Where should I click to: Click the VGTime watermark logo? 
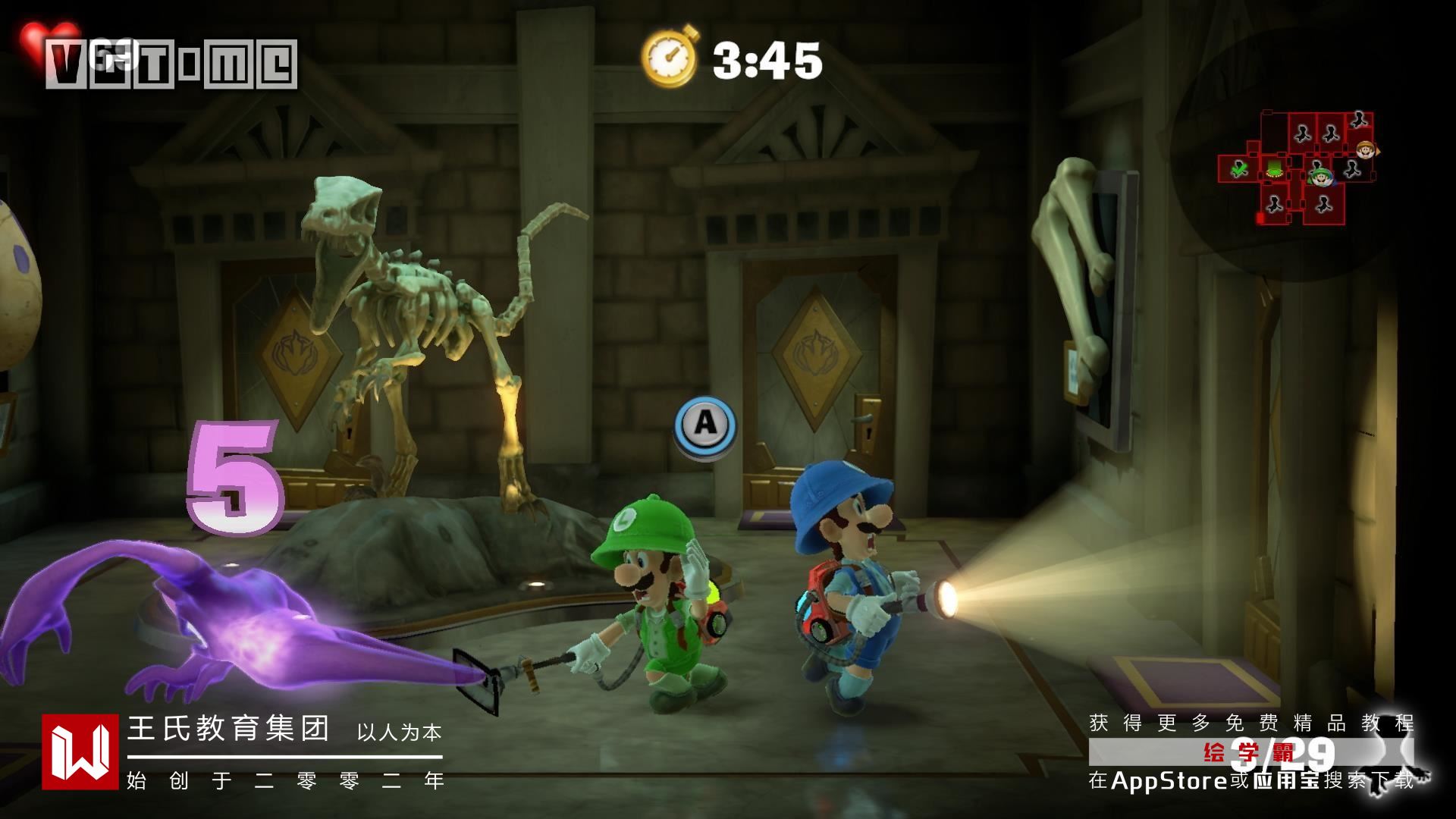tap(171, 64)
